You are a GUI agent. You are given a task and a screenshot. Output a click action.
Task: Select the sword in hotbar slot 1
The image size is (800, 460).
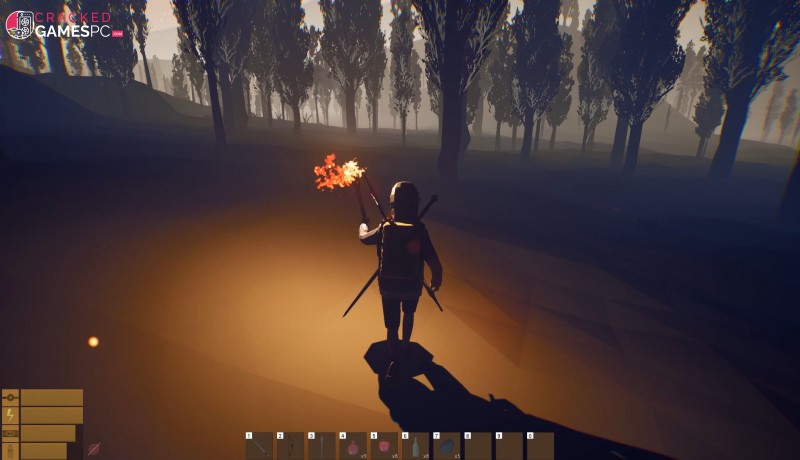pos(260,447)
